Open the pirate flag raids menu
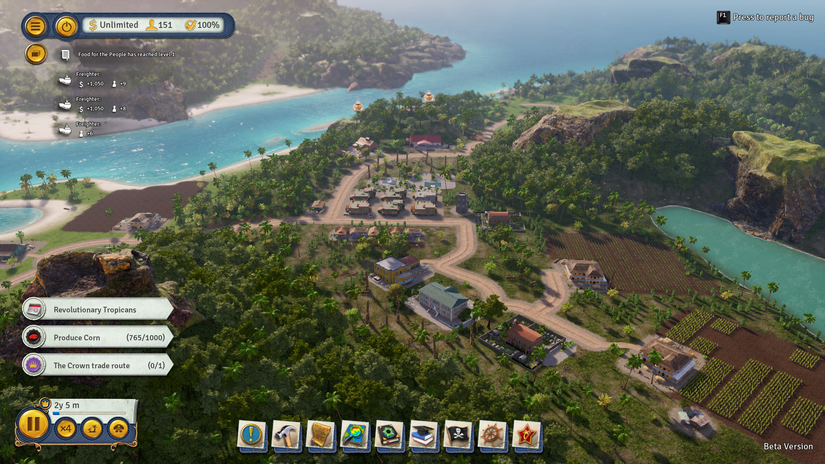825x464 pixels. 458,435
